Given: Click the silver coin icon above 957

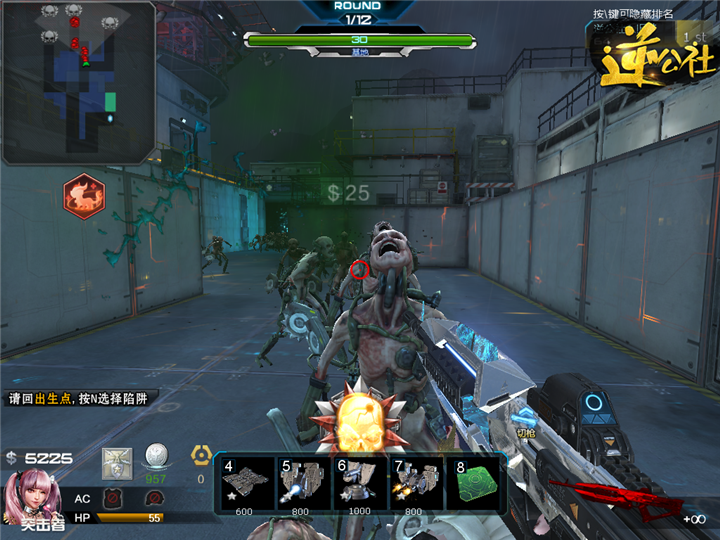Looking at the screenshot, I should point(155,456).
